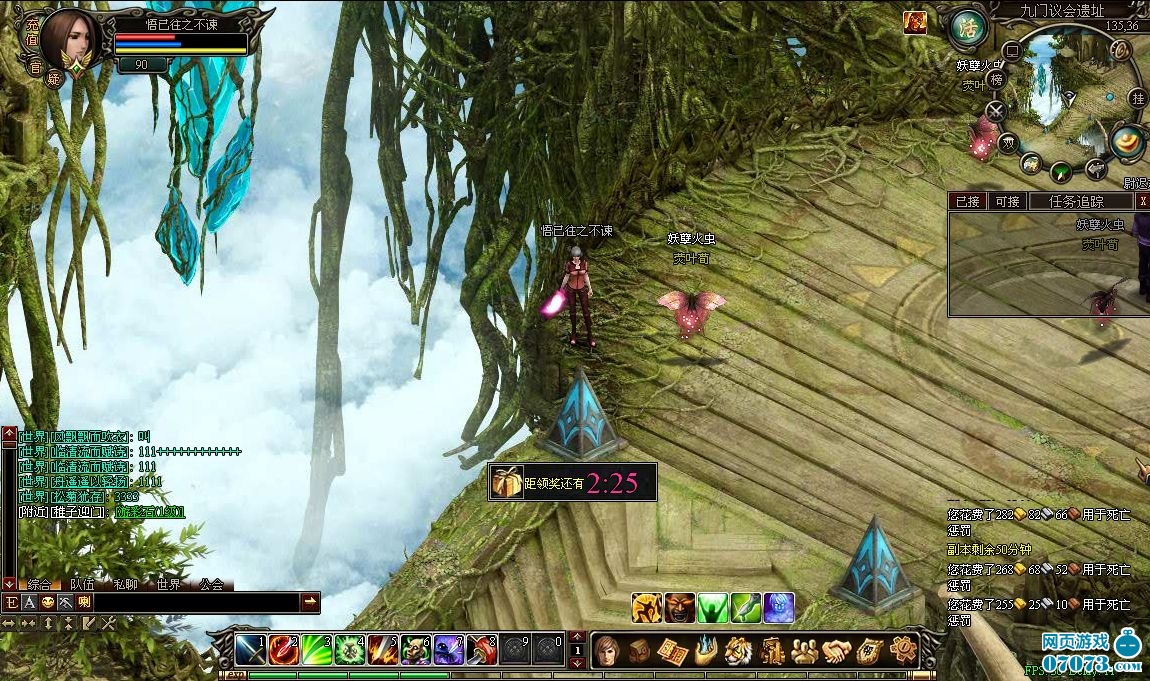Open the 榜 ranking button
The image size is (1150, 681).
(x=996, y=80)
